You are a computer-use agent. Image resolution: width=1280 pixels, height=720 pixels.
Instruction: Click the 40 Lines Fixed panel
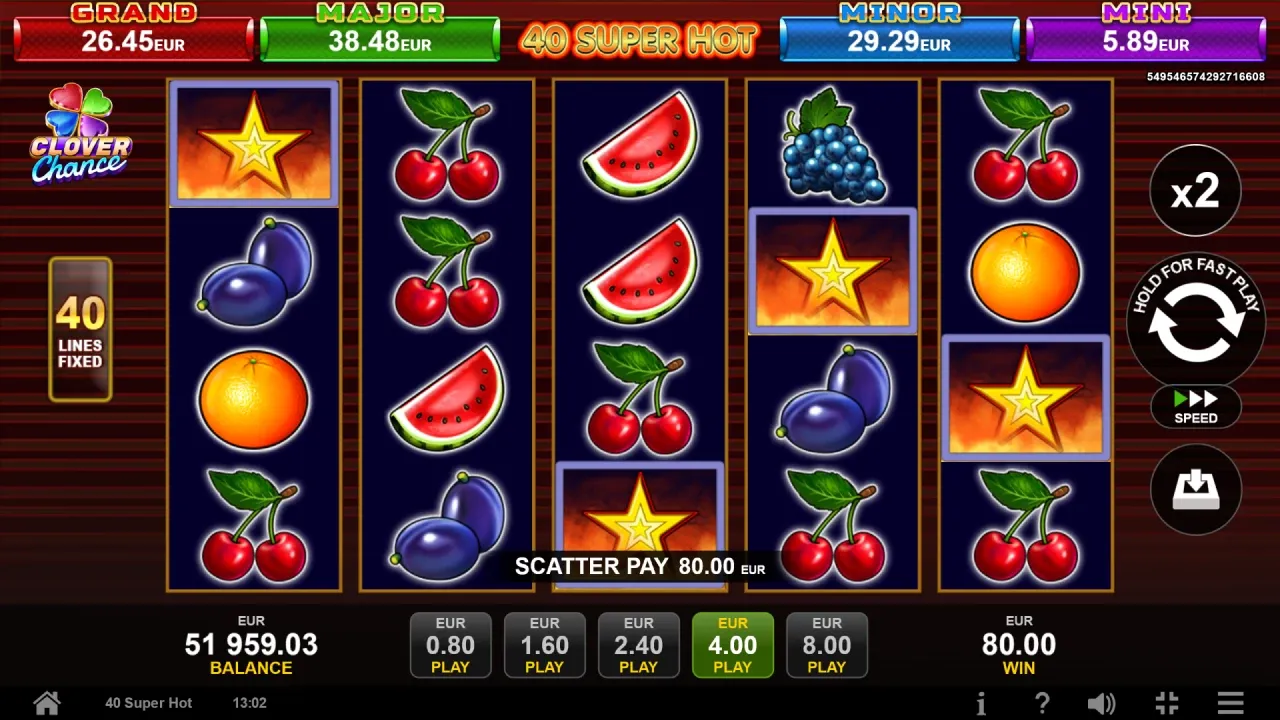[x=80, y=330]
